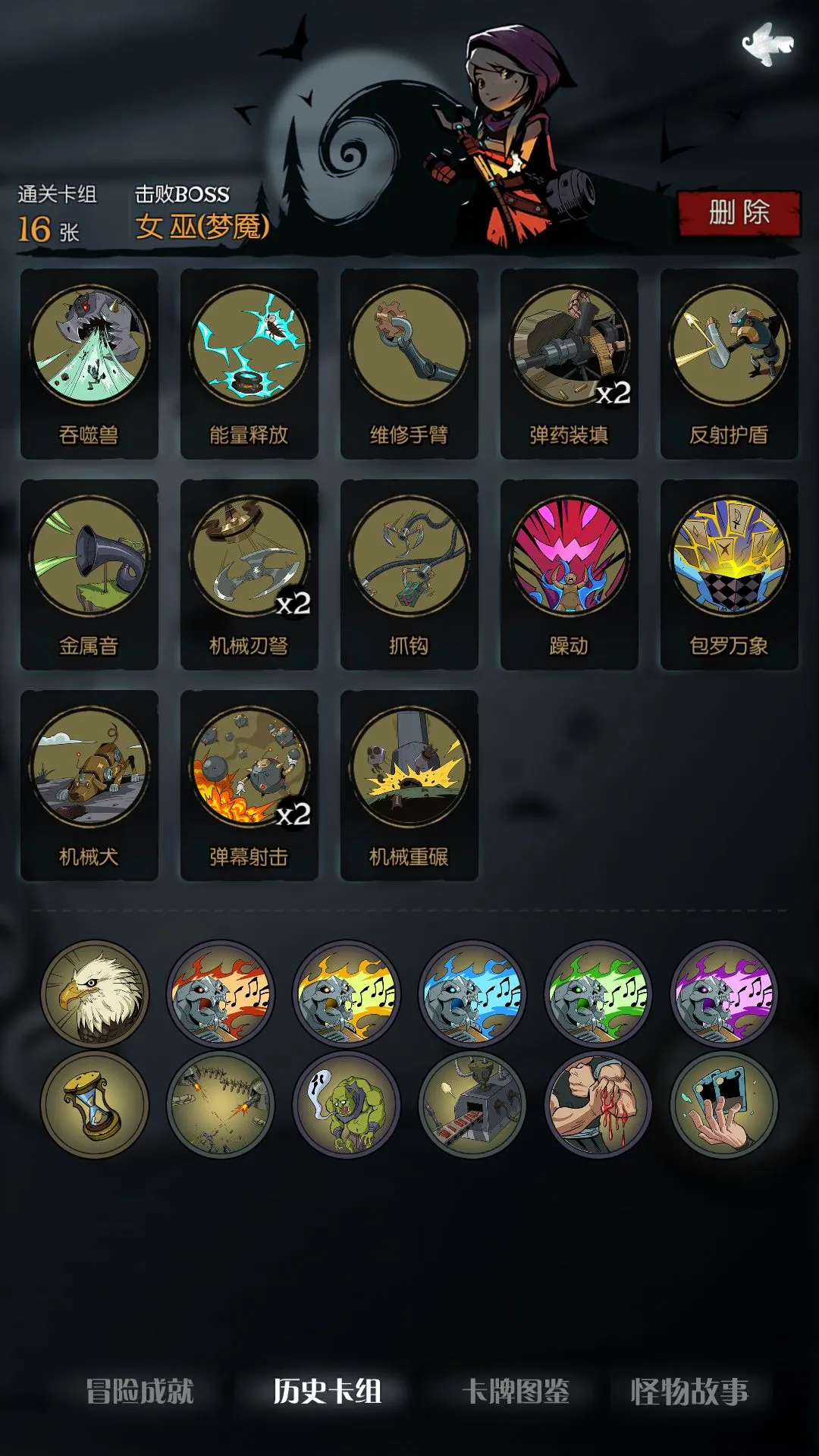The height and width of the screenshot is (1456, 819).
Task: View the 反射护盾 card
Action: coord(730,363)
